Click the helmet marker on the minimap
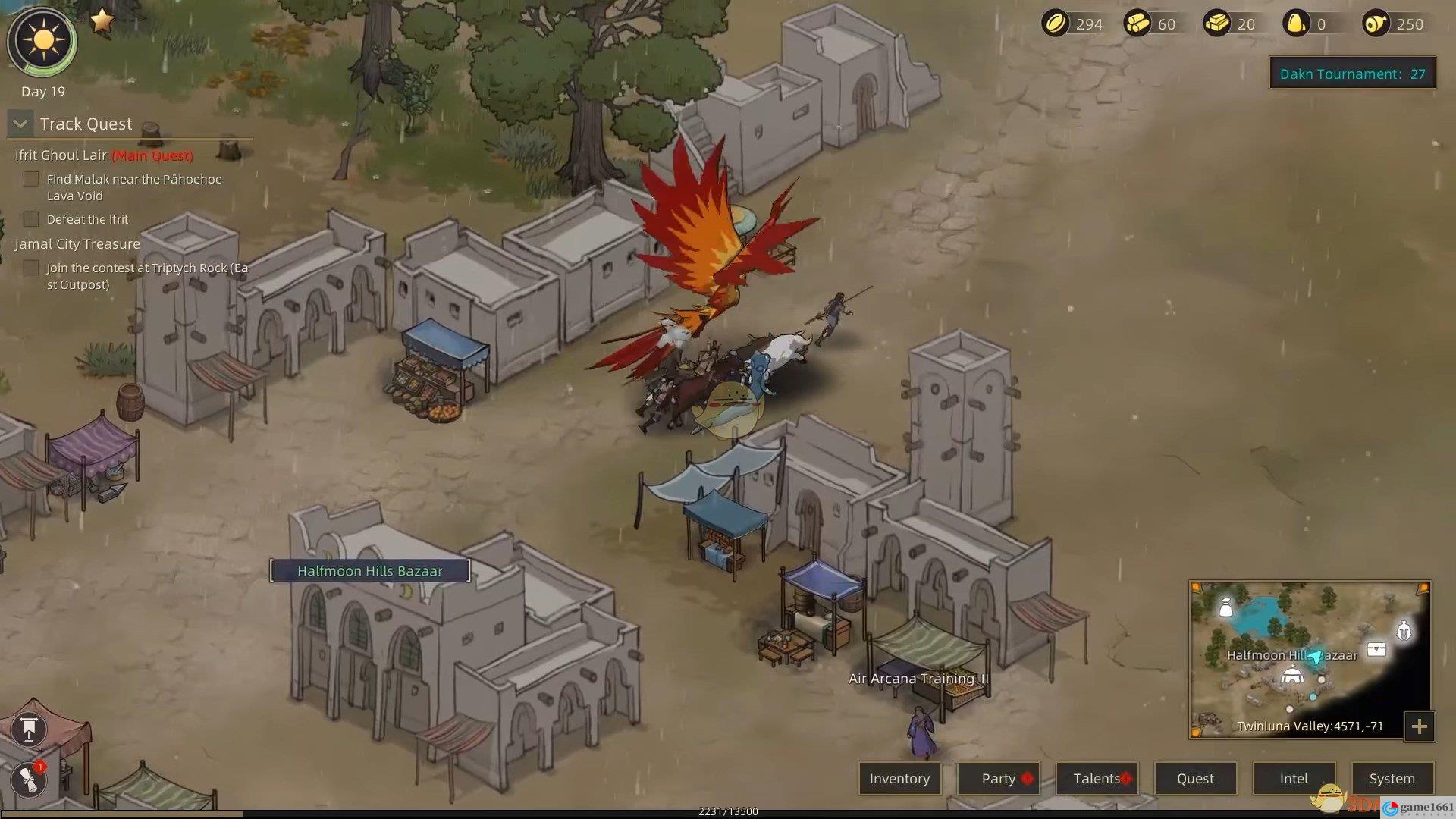This screenshot has height=819, width=1456. 1404,630
